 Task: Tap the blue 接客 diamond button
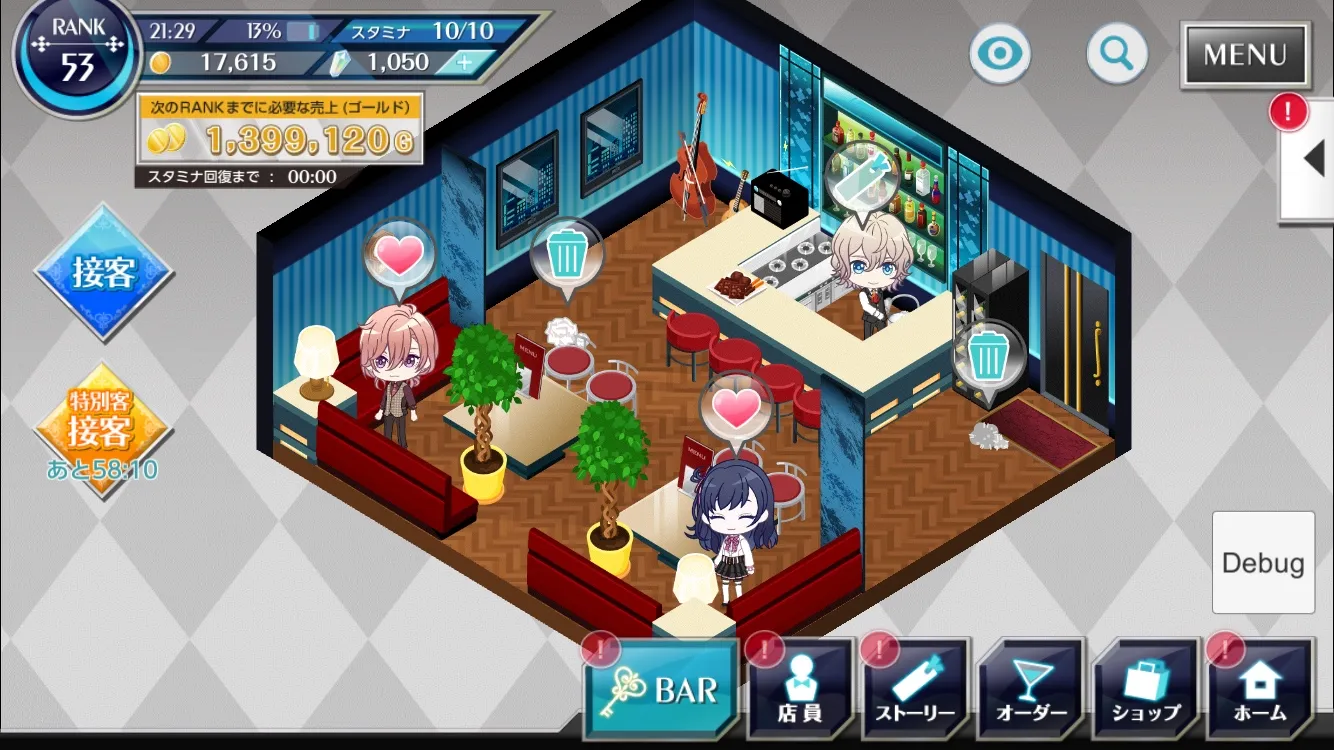[103, 272]
